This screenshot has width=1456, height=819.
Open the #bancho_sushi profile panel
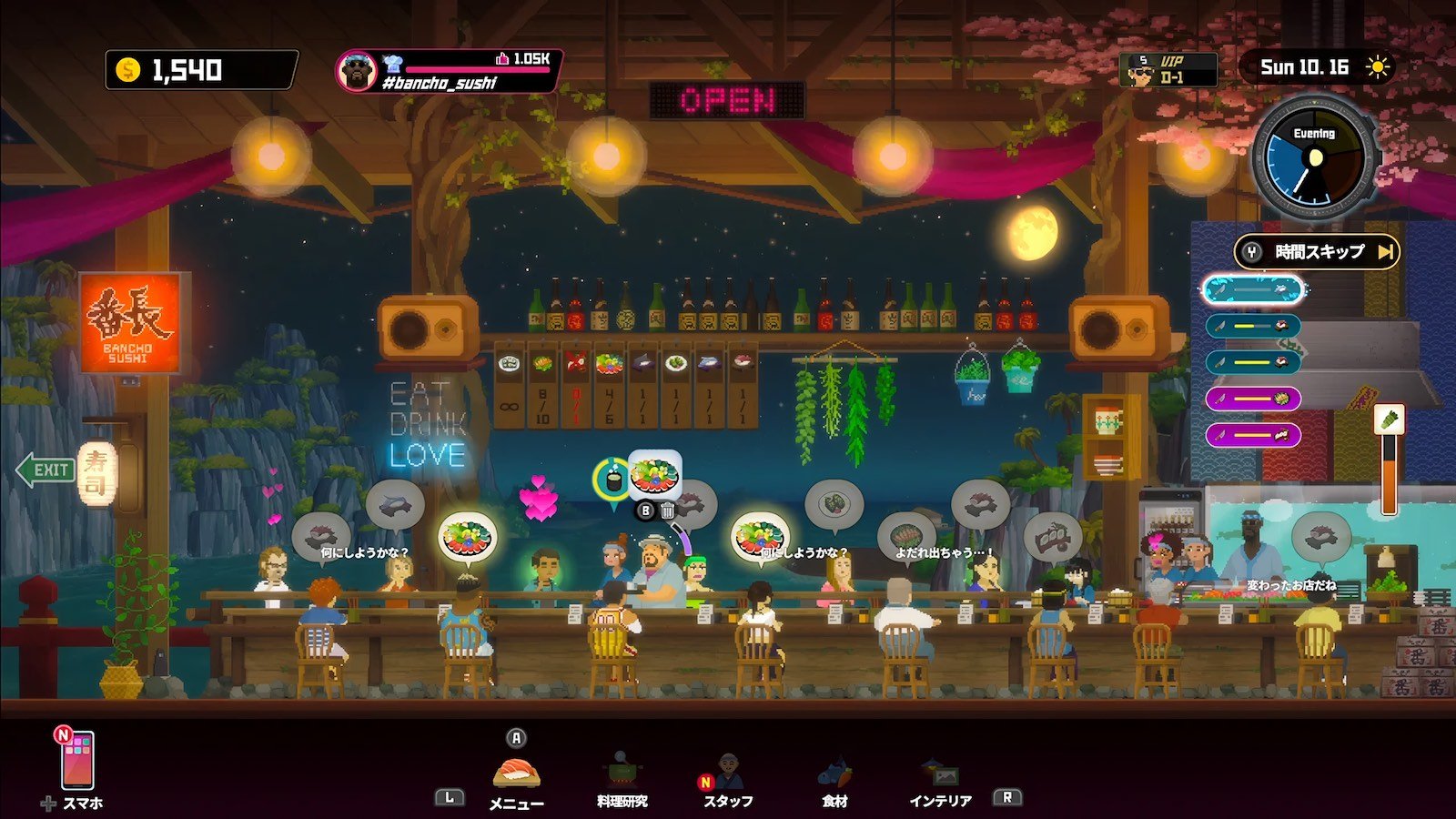tap(448, 71)
